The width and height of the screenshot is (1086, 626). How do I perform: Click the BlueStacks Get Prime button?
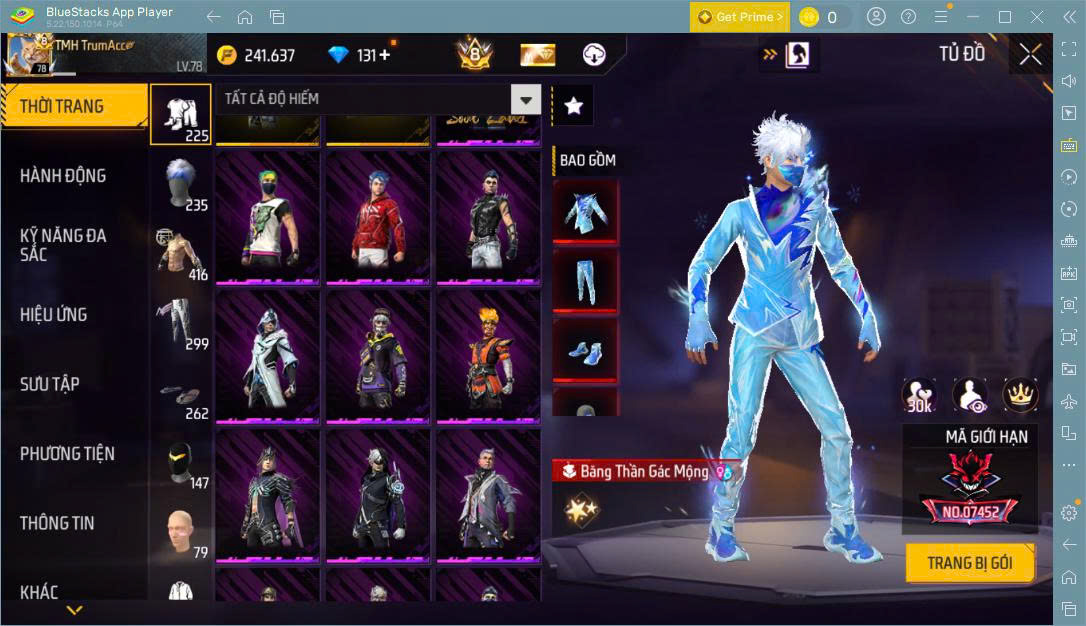point(739,17)
